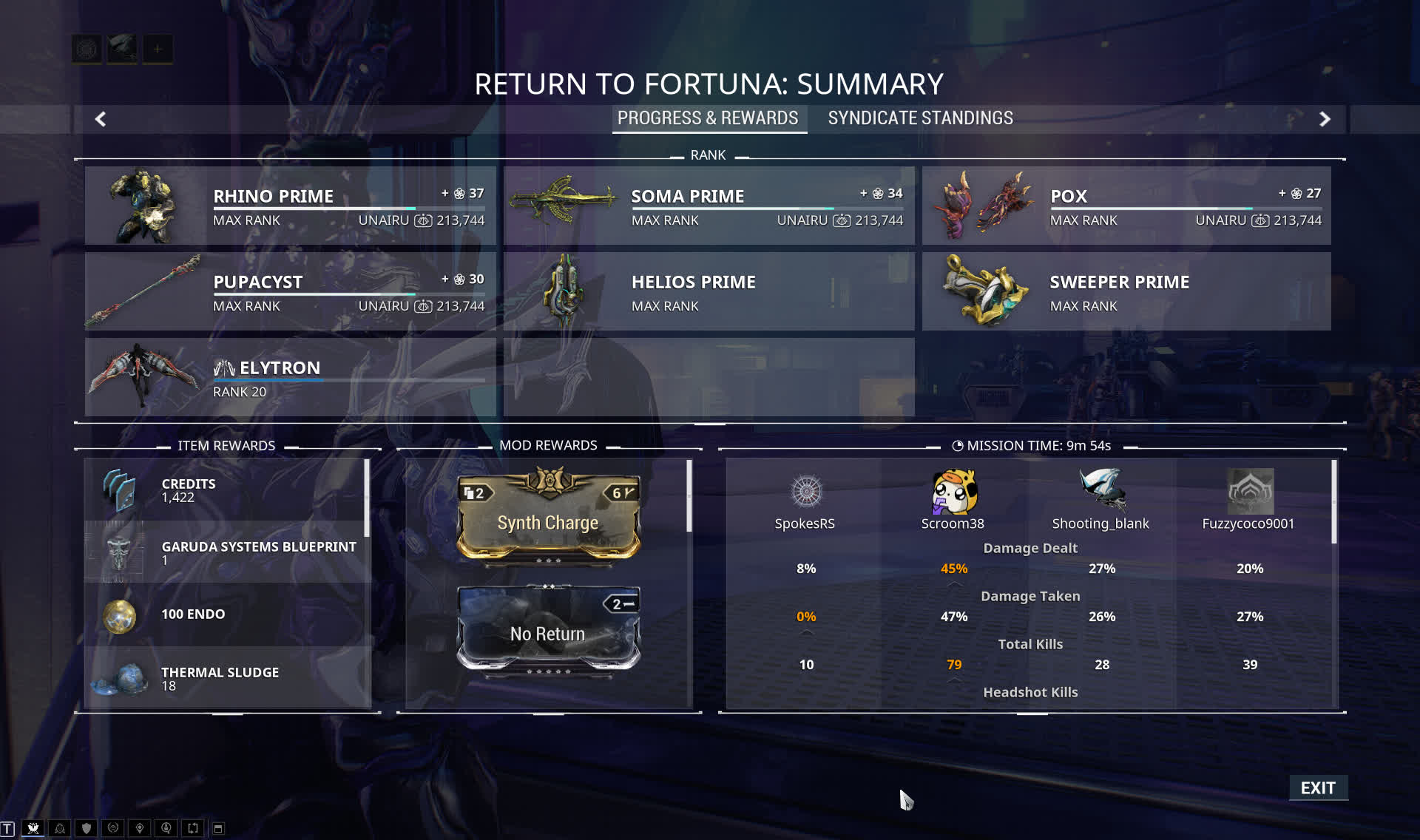Select the Progress & Rewards tab
This screenshot has width=1420, height=840.
[x=708, y=118]
